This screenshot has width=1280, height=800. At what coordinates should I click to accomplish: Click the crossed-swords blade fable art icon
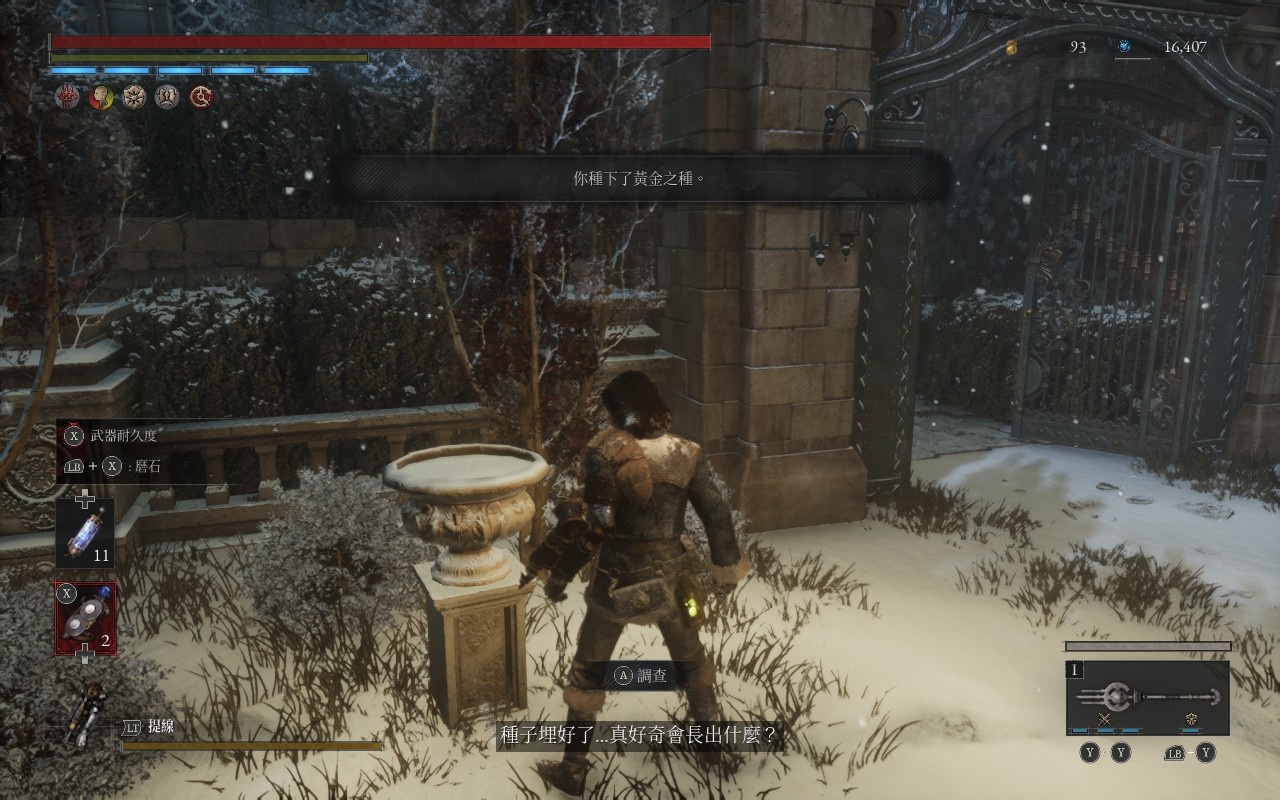click(1105, 719)
